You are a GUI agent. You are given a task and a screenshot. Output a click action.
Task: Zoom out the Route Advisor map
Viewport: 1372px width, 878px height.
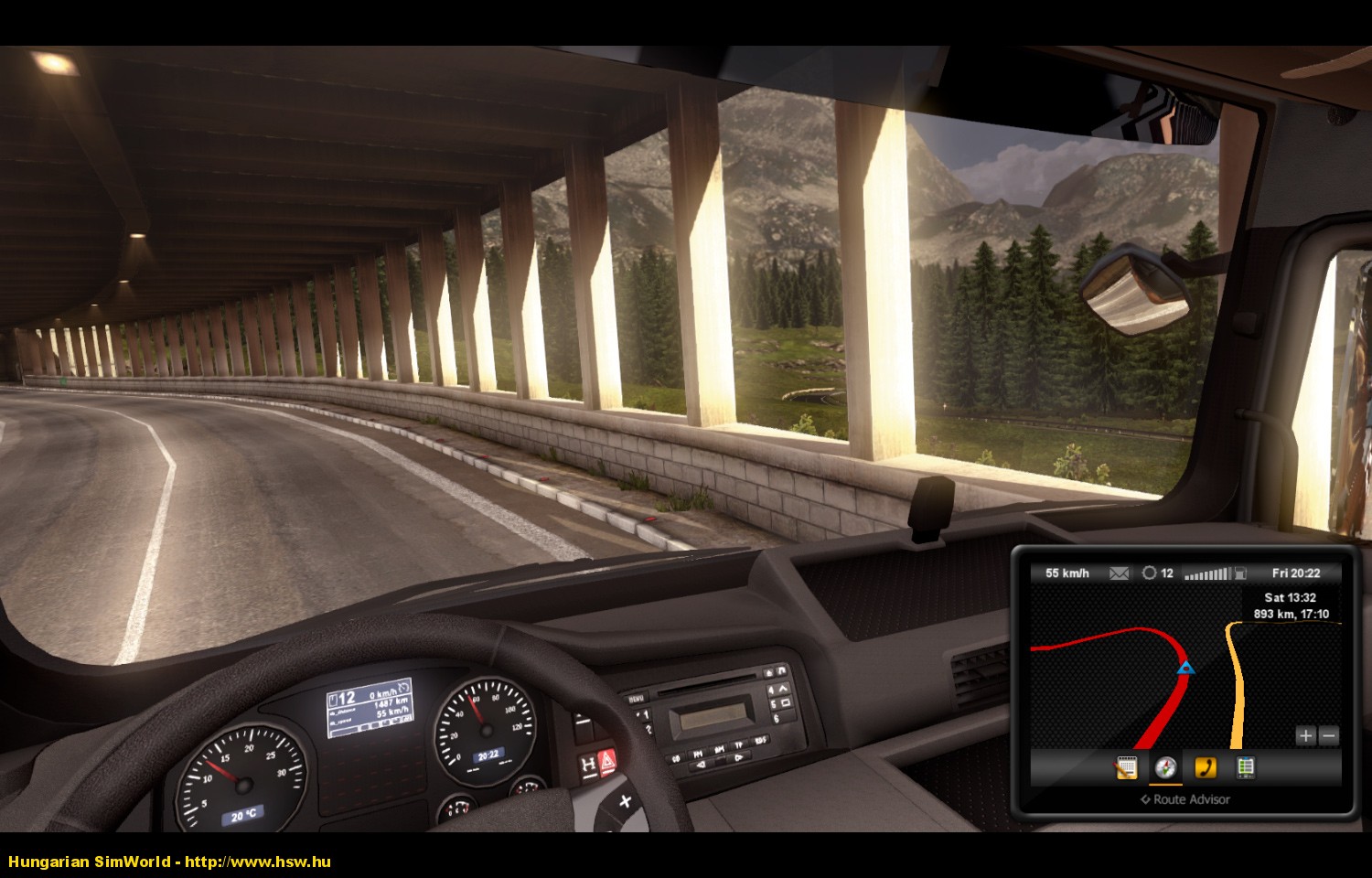(1329, 735)
